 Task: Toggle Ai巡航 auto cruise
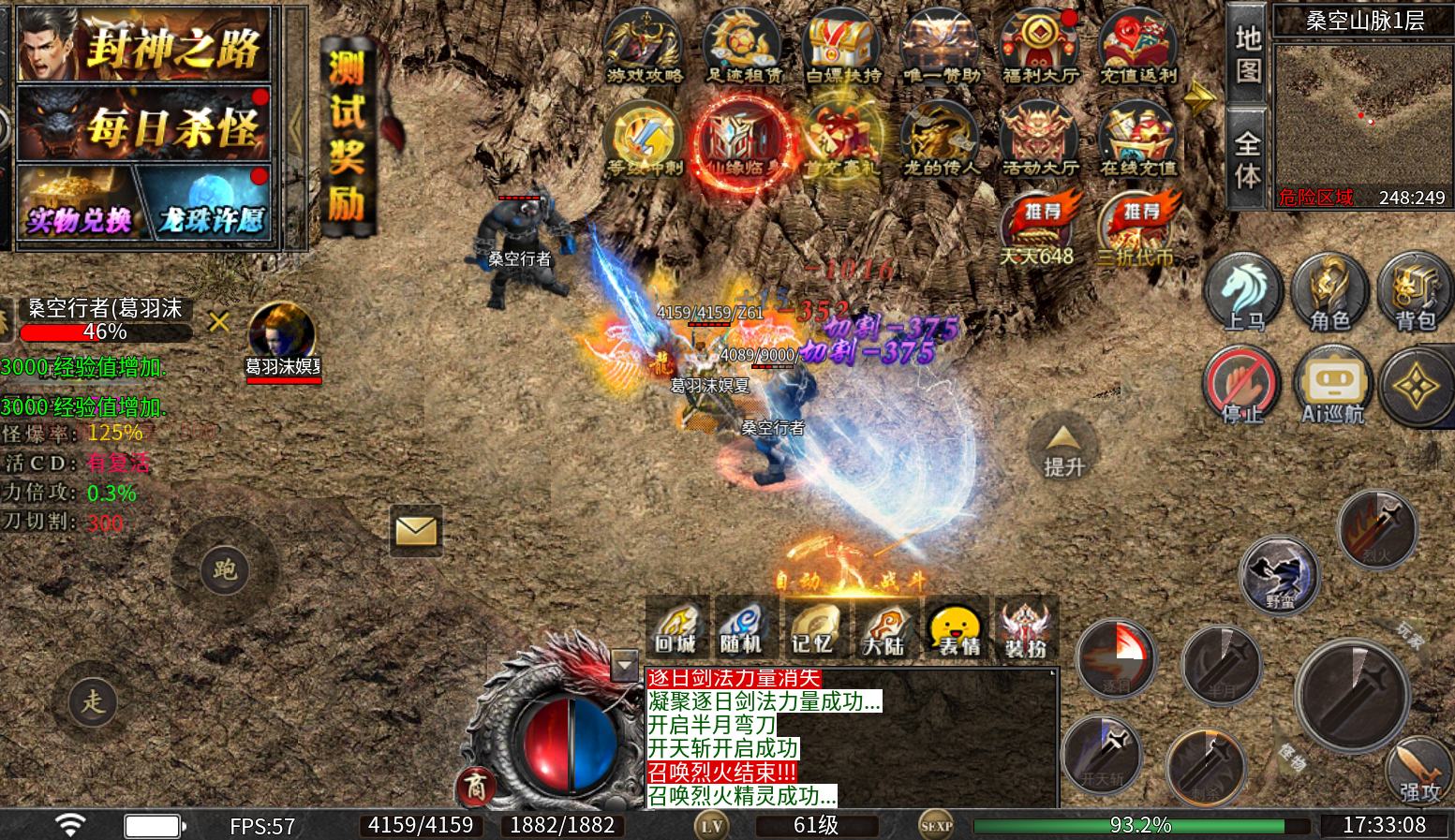click(x=1333, y=386)
